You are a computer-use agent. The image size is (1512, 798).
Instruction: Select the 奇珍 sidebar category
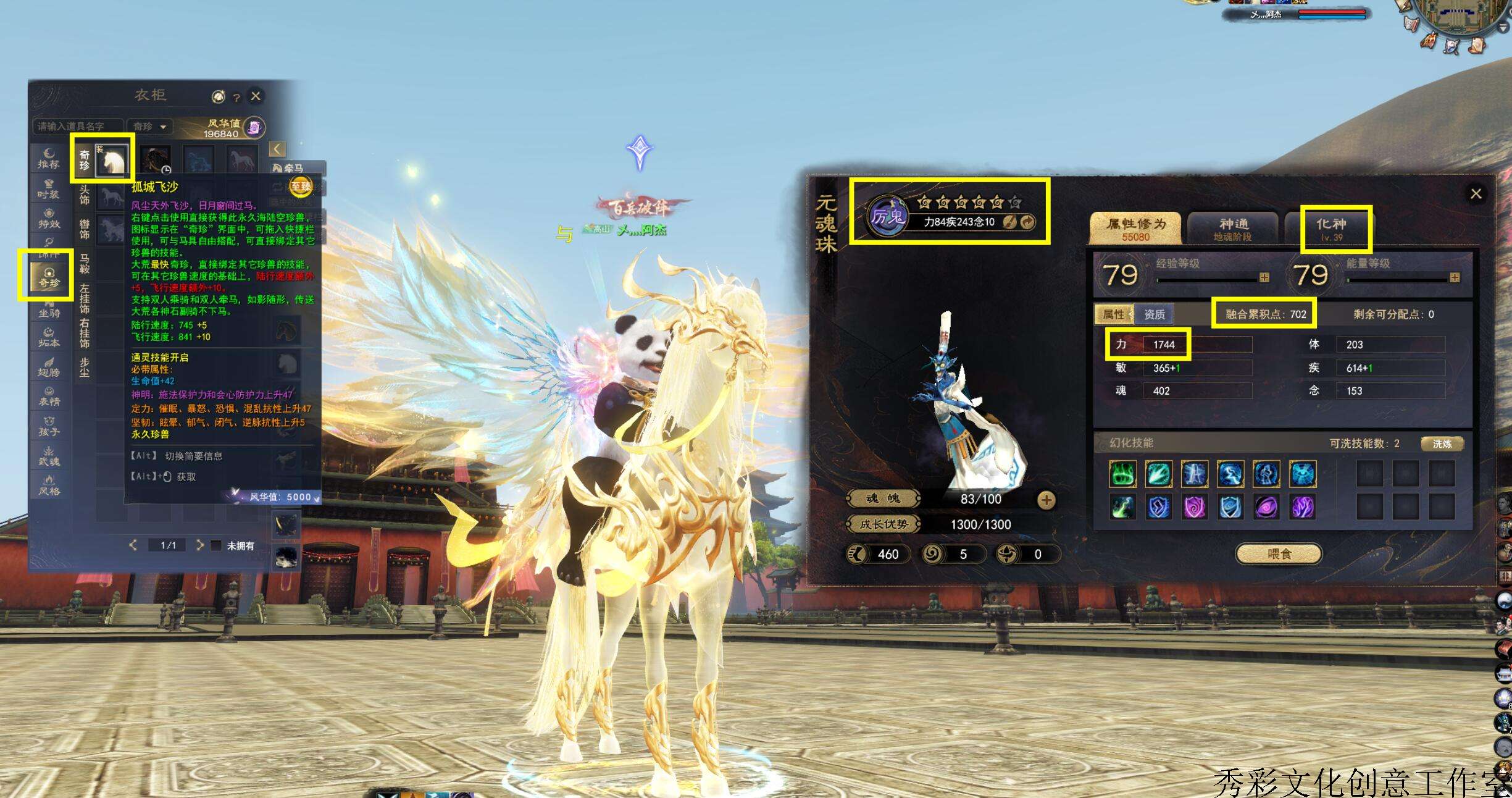pyautogui.click(x=49, y=277)
